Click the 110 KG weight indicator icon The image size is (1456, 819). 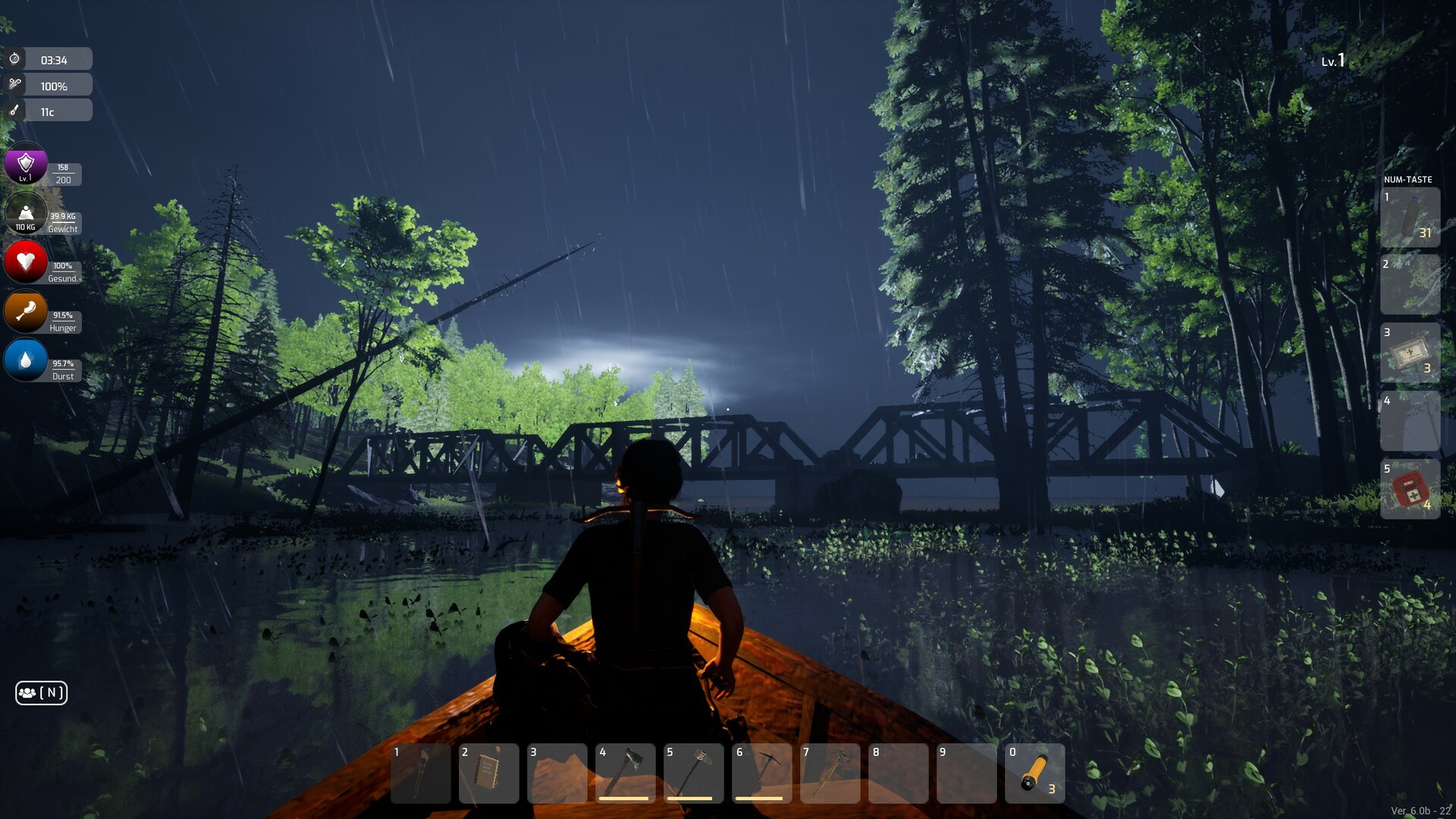tap(25, 213)
